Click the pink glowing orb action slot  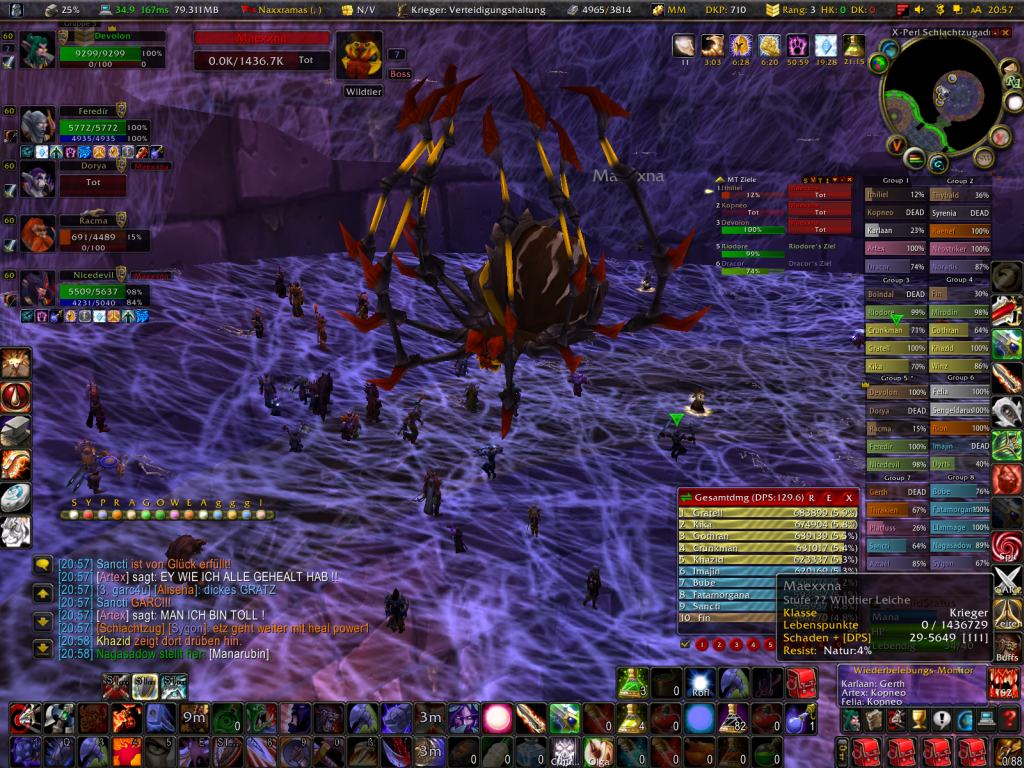(x=497, y=717)
